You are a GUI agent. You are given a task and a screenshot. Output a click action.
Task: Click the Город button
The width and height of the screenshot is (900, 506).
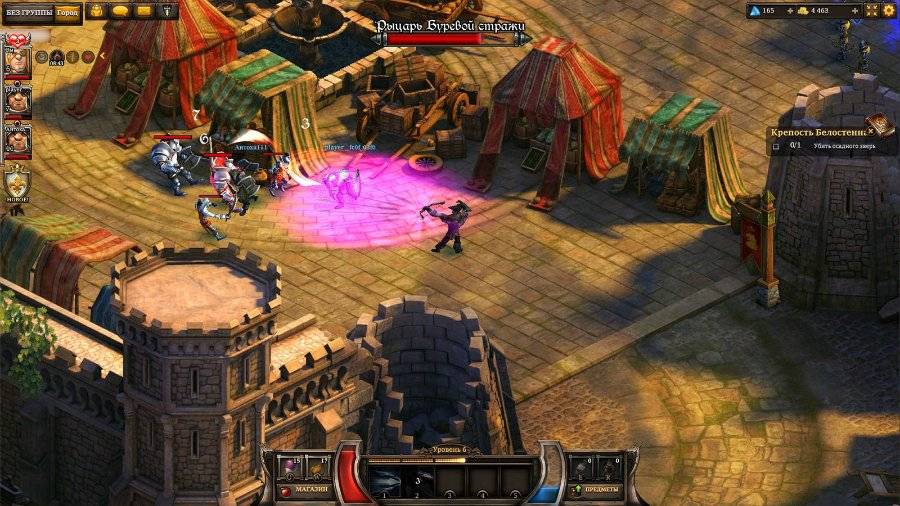click(x=68, y=12)
